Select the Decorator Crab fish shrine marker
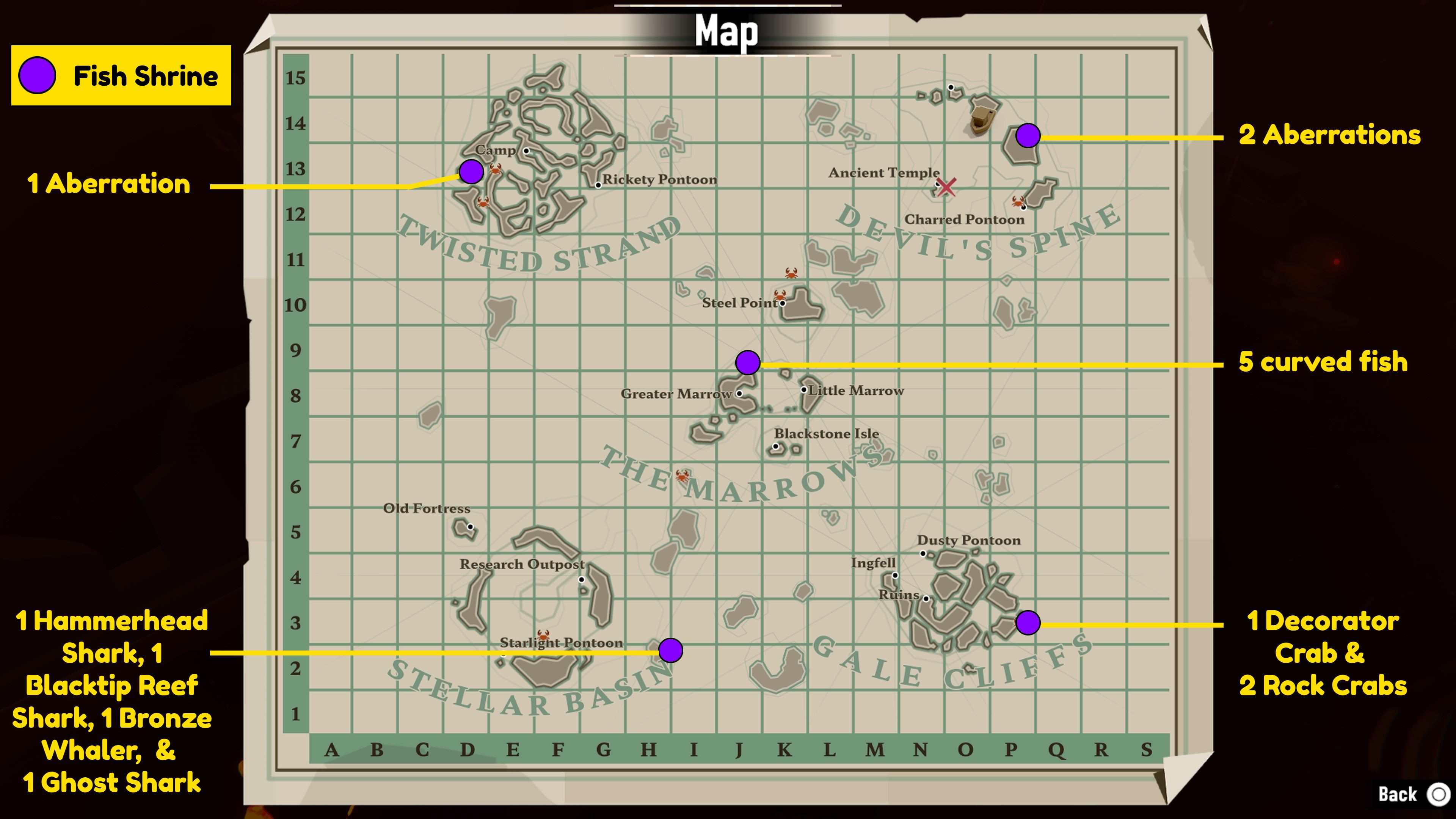 pyautogui.click(x=1028, y=623)
